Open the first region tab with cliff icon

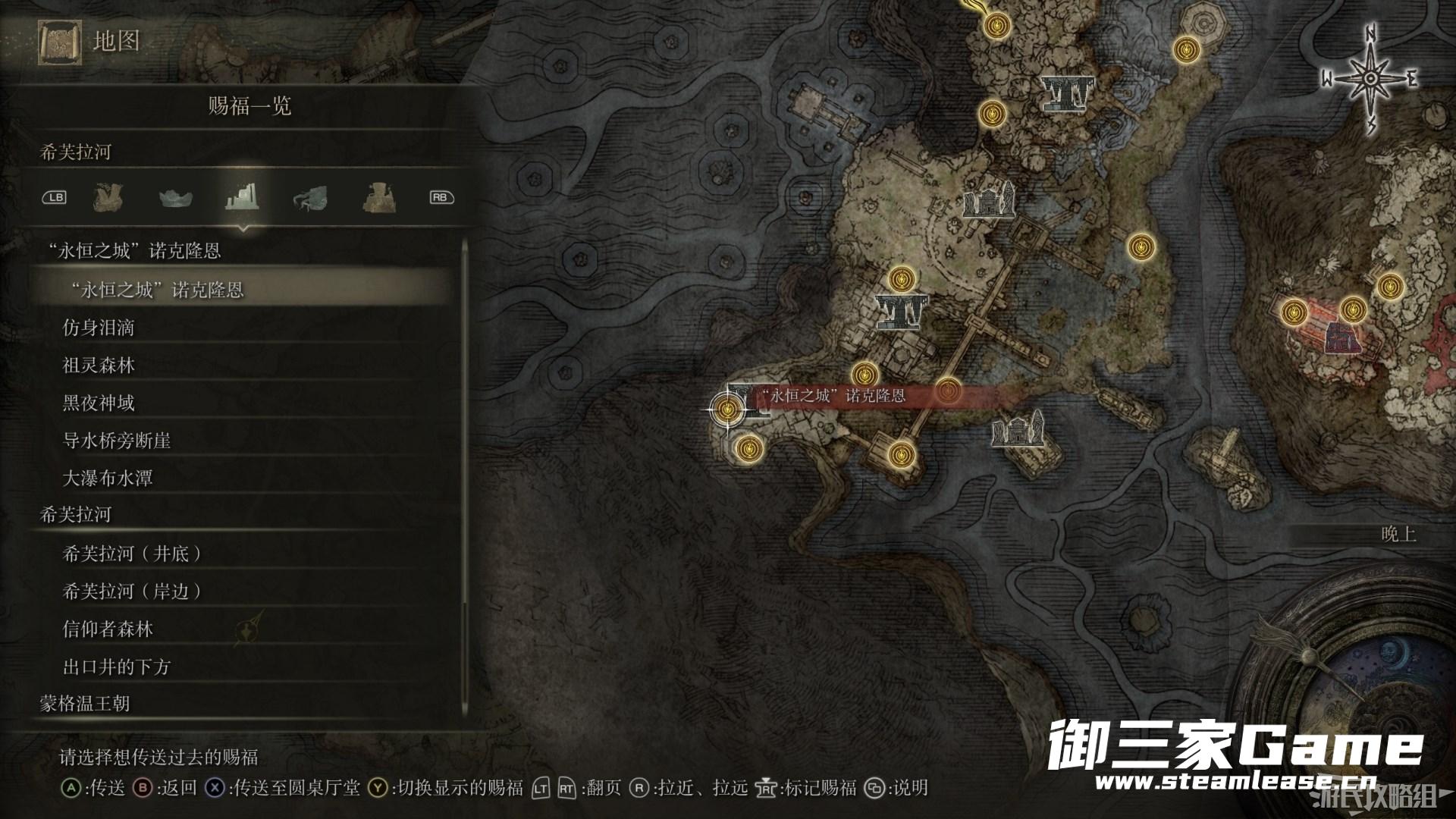108,198
